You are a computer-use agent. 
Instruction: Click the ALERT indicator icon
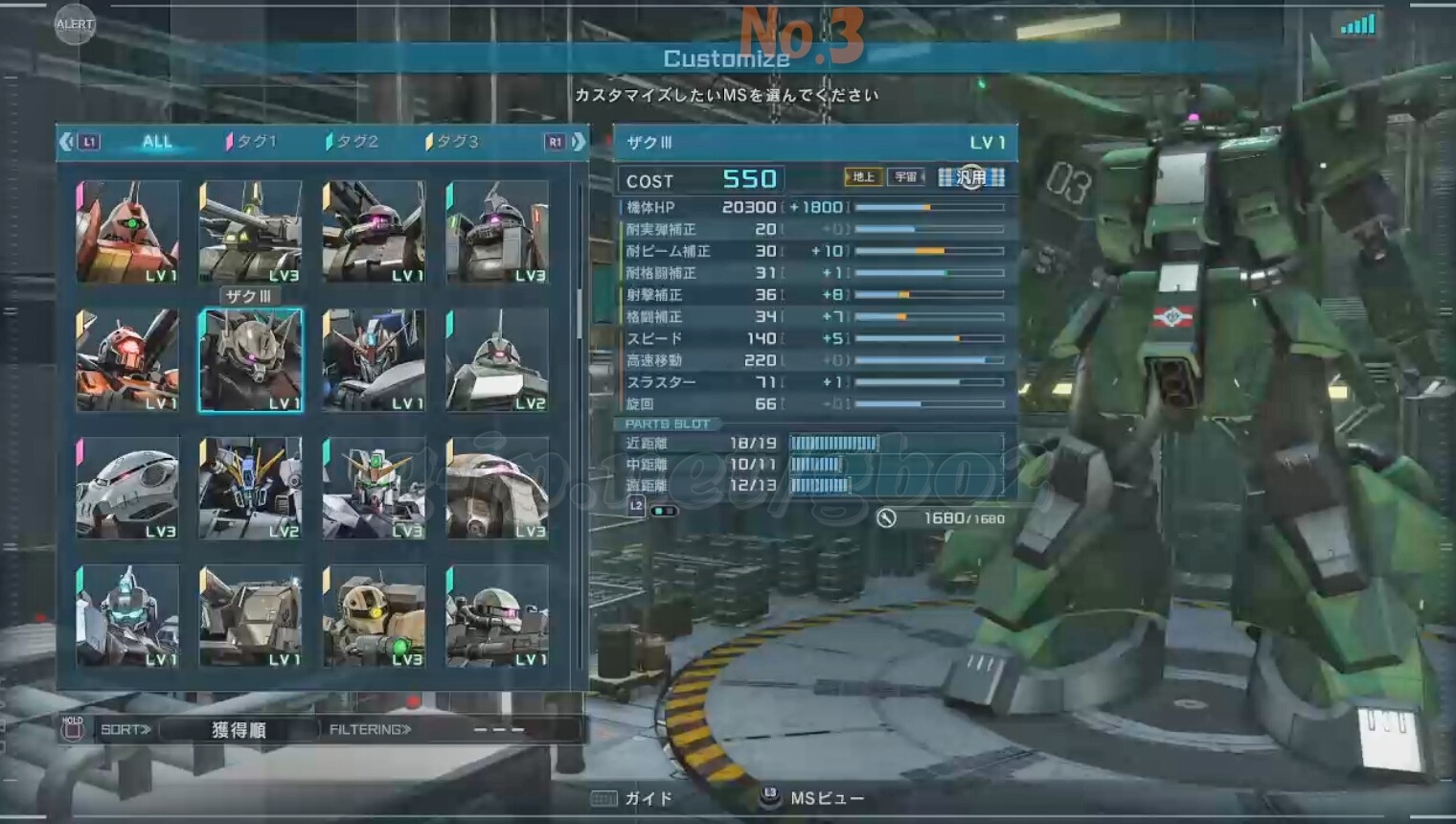[x=75, y=24]
